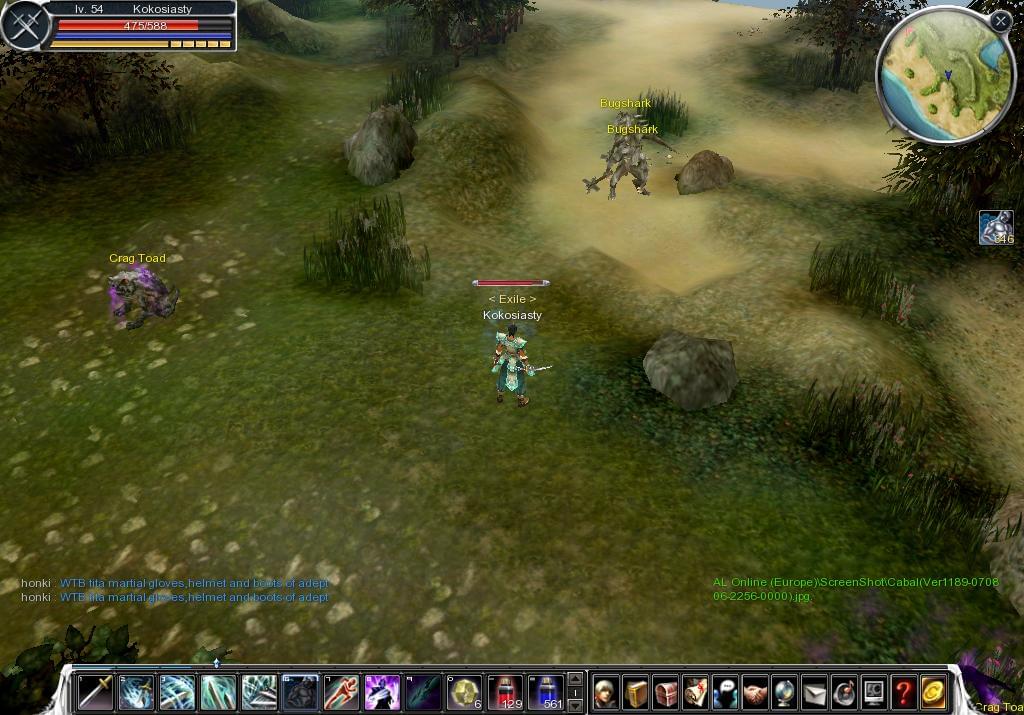The image size is (1024, 715).
Task: Use the blue mana potion slot
Action: [x=546, y=692]
